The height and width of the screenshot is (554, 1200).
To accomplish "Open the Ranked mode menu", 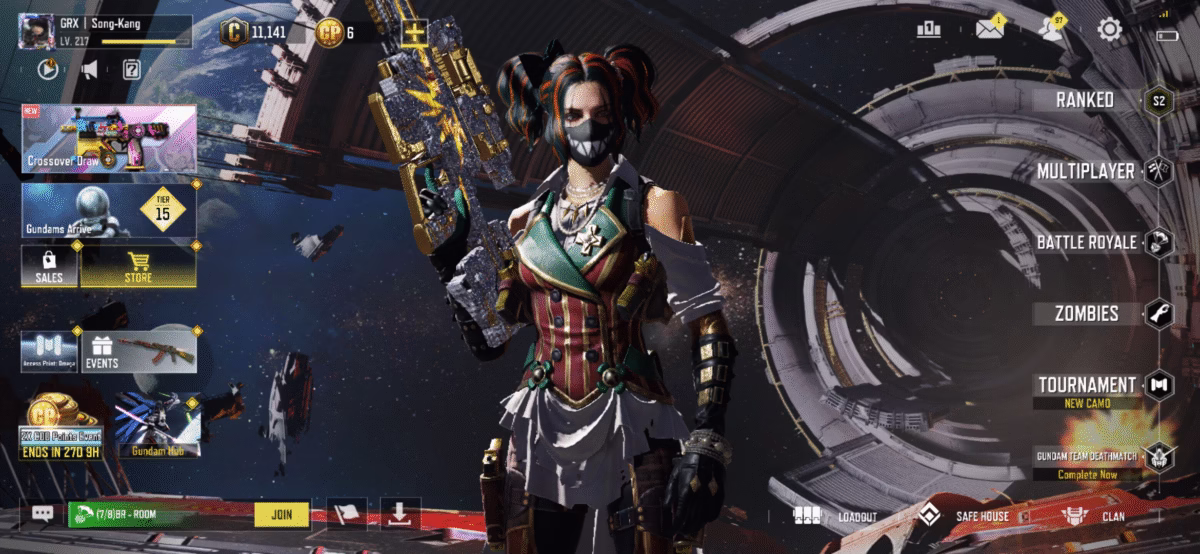I will [1086, 100].
